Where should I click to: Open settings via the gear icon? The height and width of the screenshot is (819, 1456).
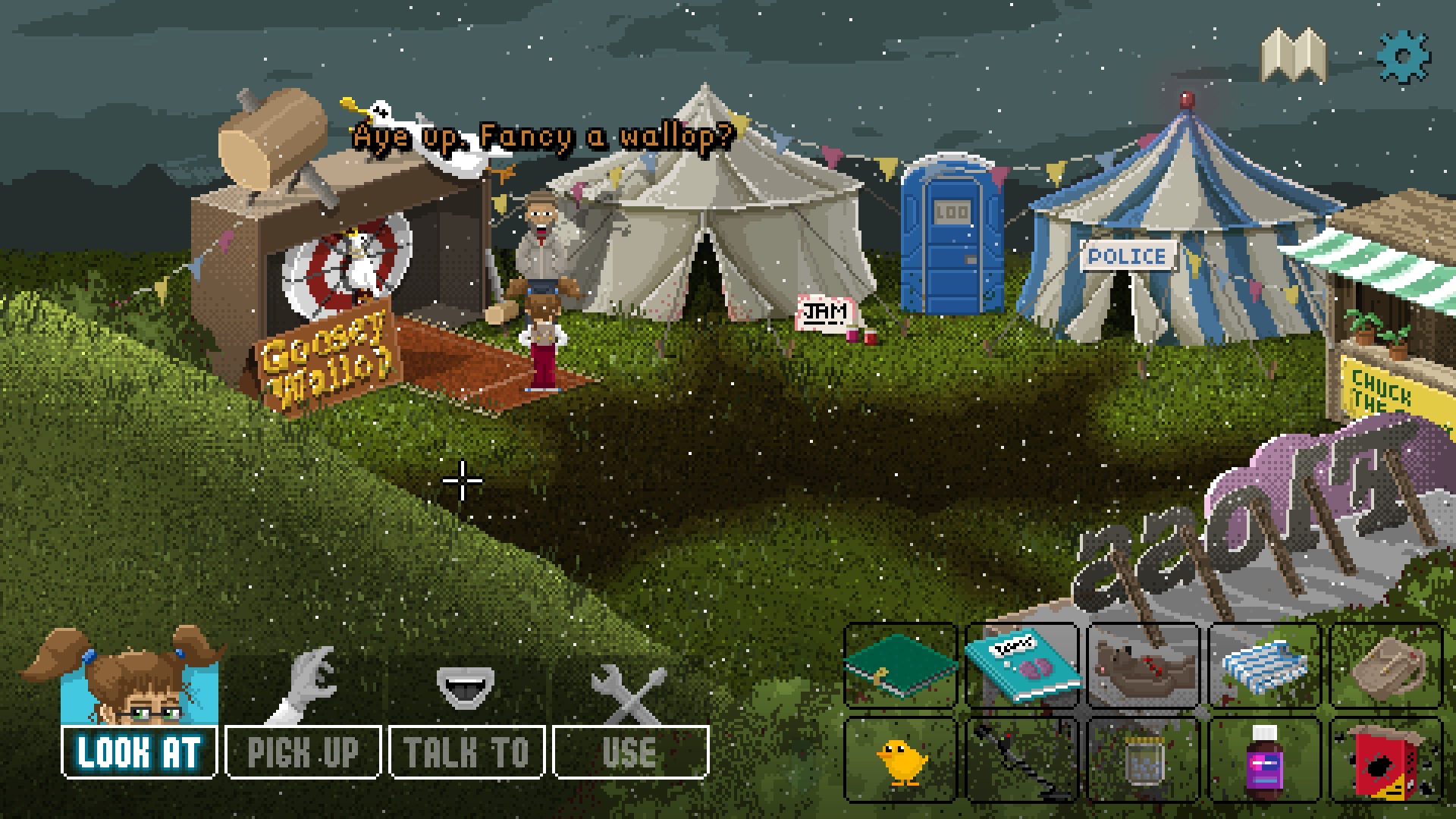click(1403, 57)
